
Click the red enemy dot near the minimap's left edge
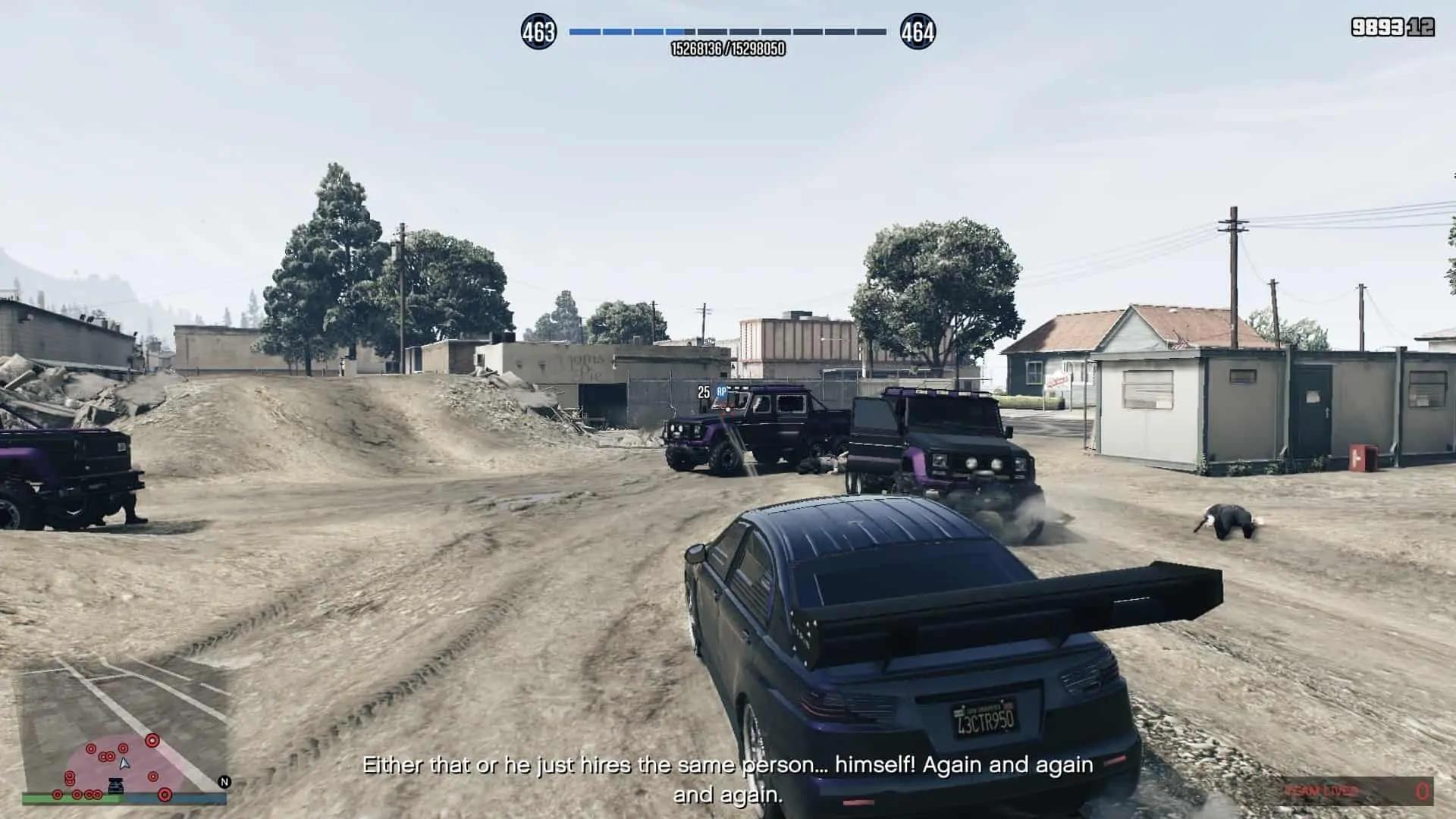[58, 795]
